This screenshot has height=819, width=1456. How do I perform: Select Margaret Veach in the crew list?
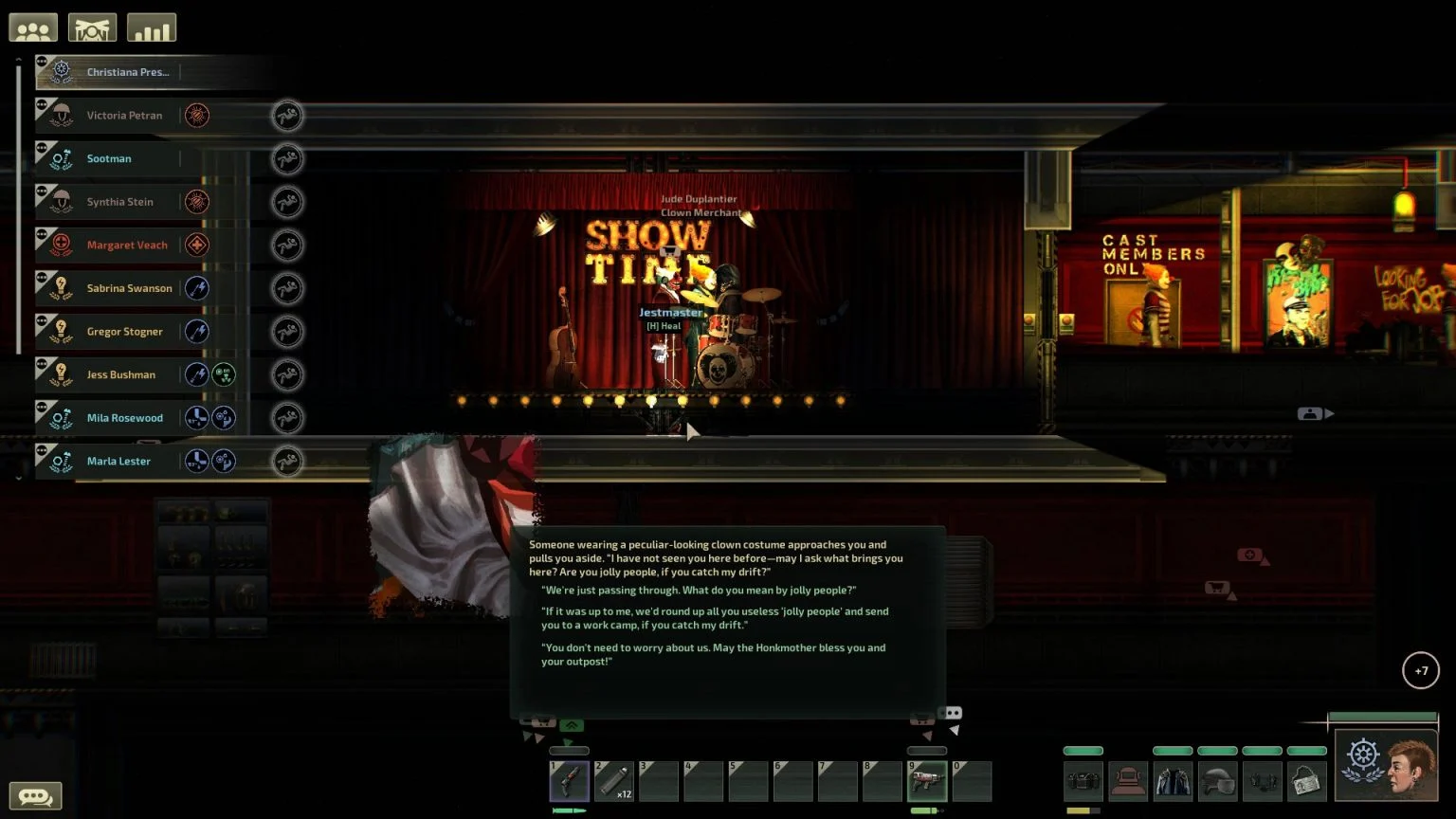tap(127, 246)
